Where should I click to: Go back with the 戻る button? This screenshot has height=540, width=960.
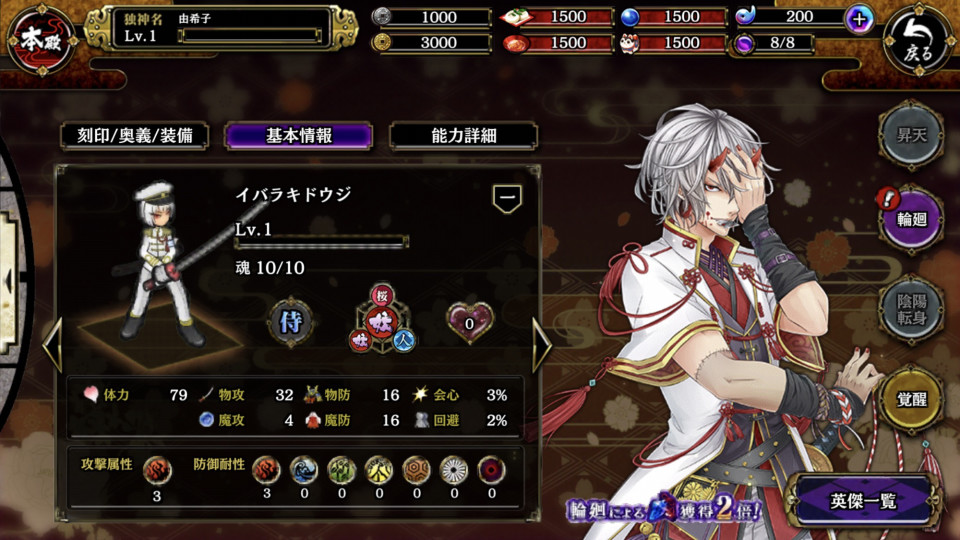click(917, 41)
